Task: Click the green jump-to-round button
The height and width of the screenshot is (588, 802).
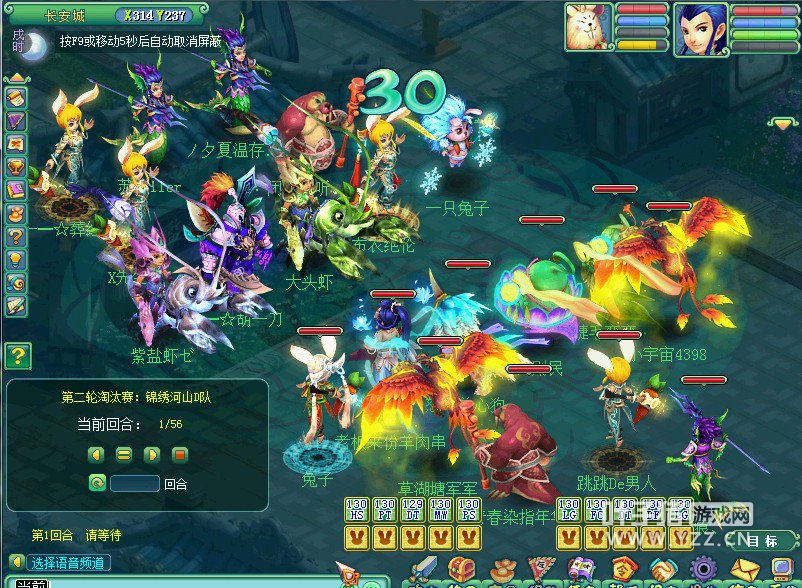Action: (x=96, y=483)
